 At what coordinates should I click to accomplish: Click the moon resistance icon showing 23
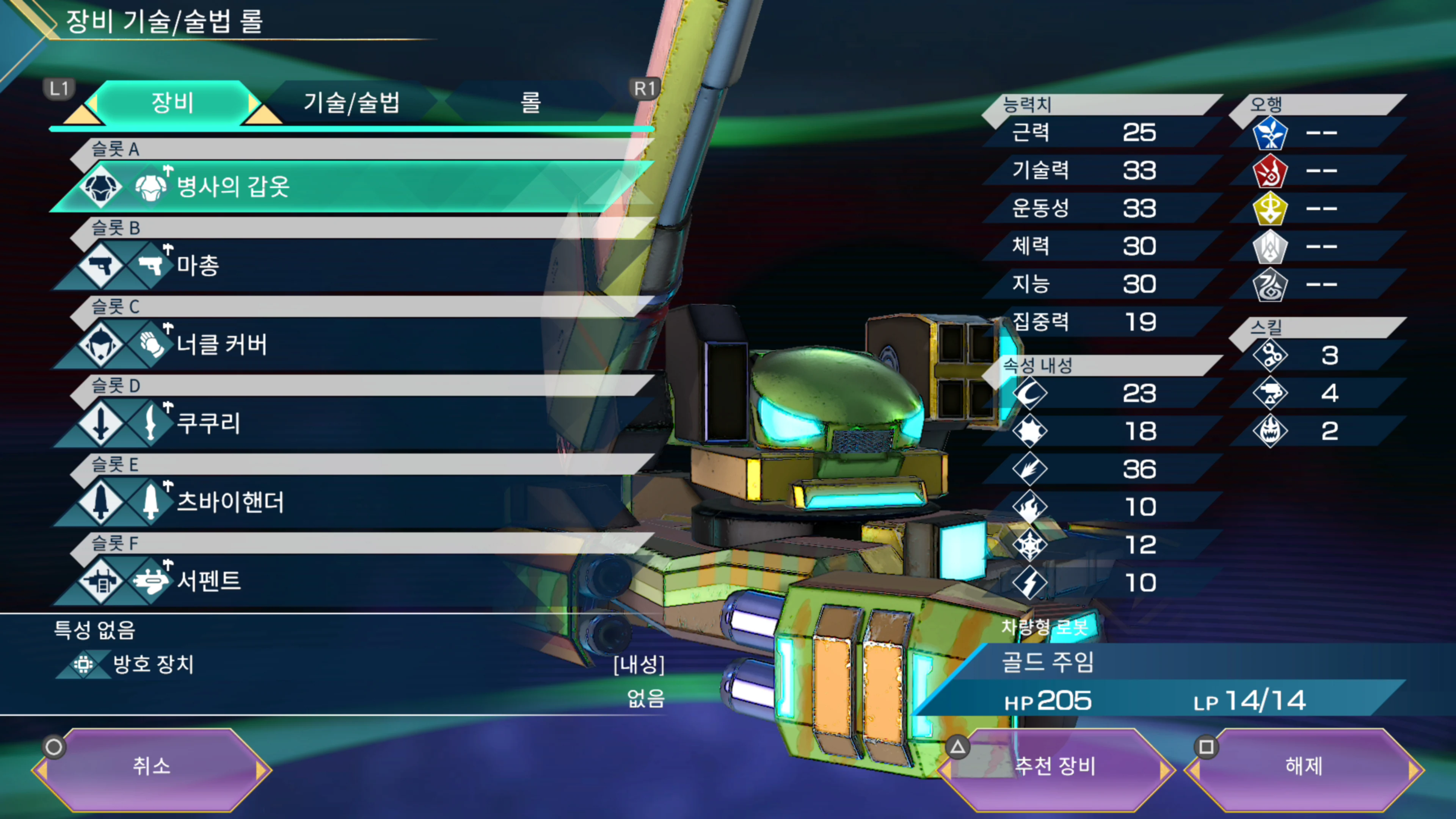pos(1031,394)
